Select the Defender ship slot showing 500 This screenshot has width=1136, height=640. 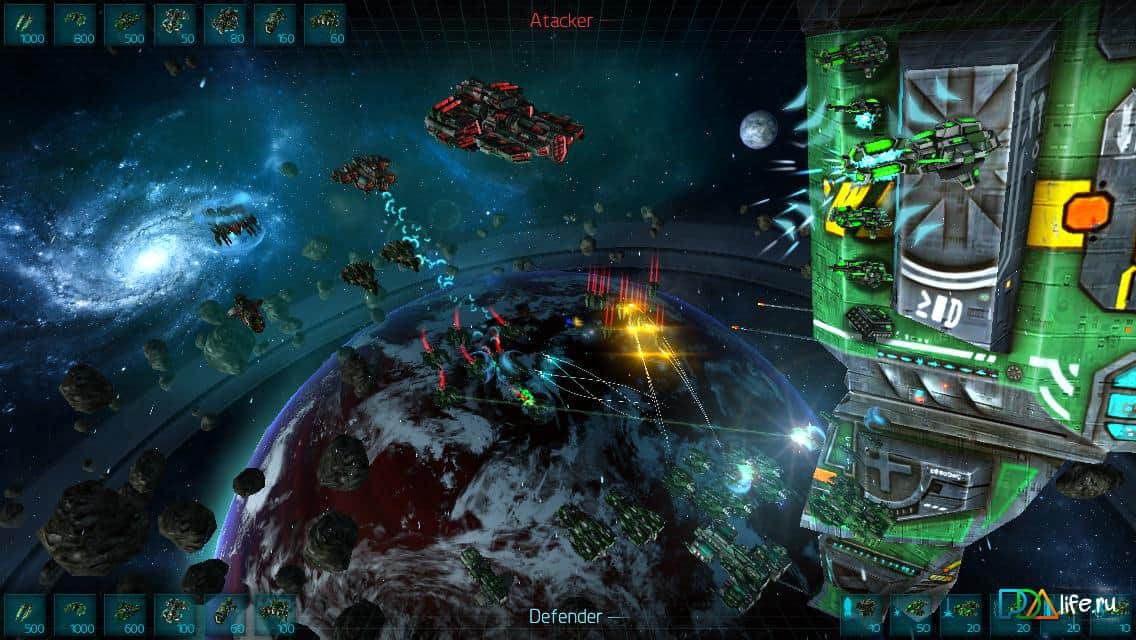tap(25, 614)
